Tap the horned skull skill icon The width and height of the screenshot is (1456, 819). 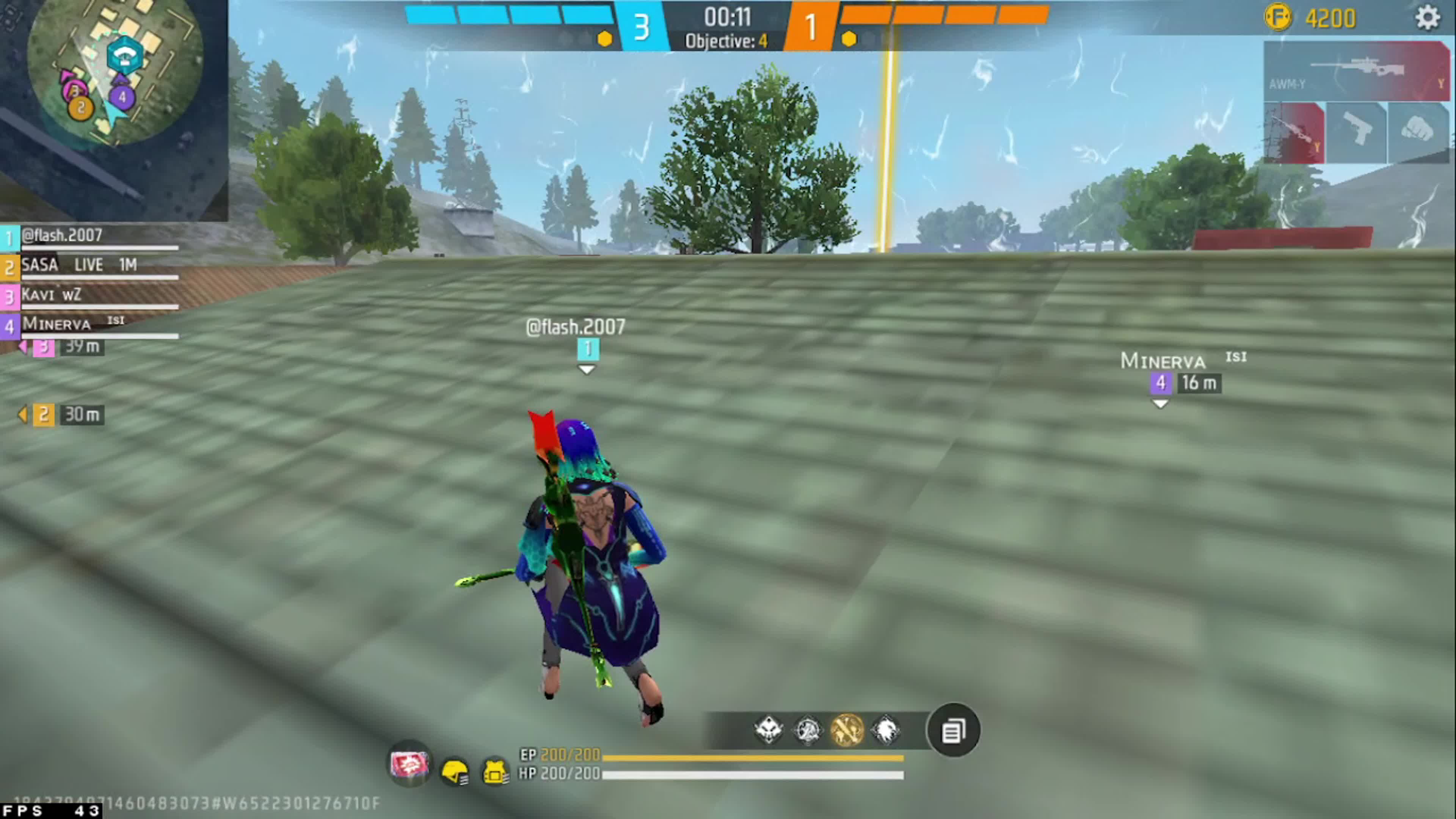click(769, 730)
